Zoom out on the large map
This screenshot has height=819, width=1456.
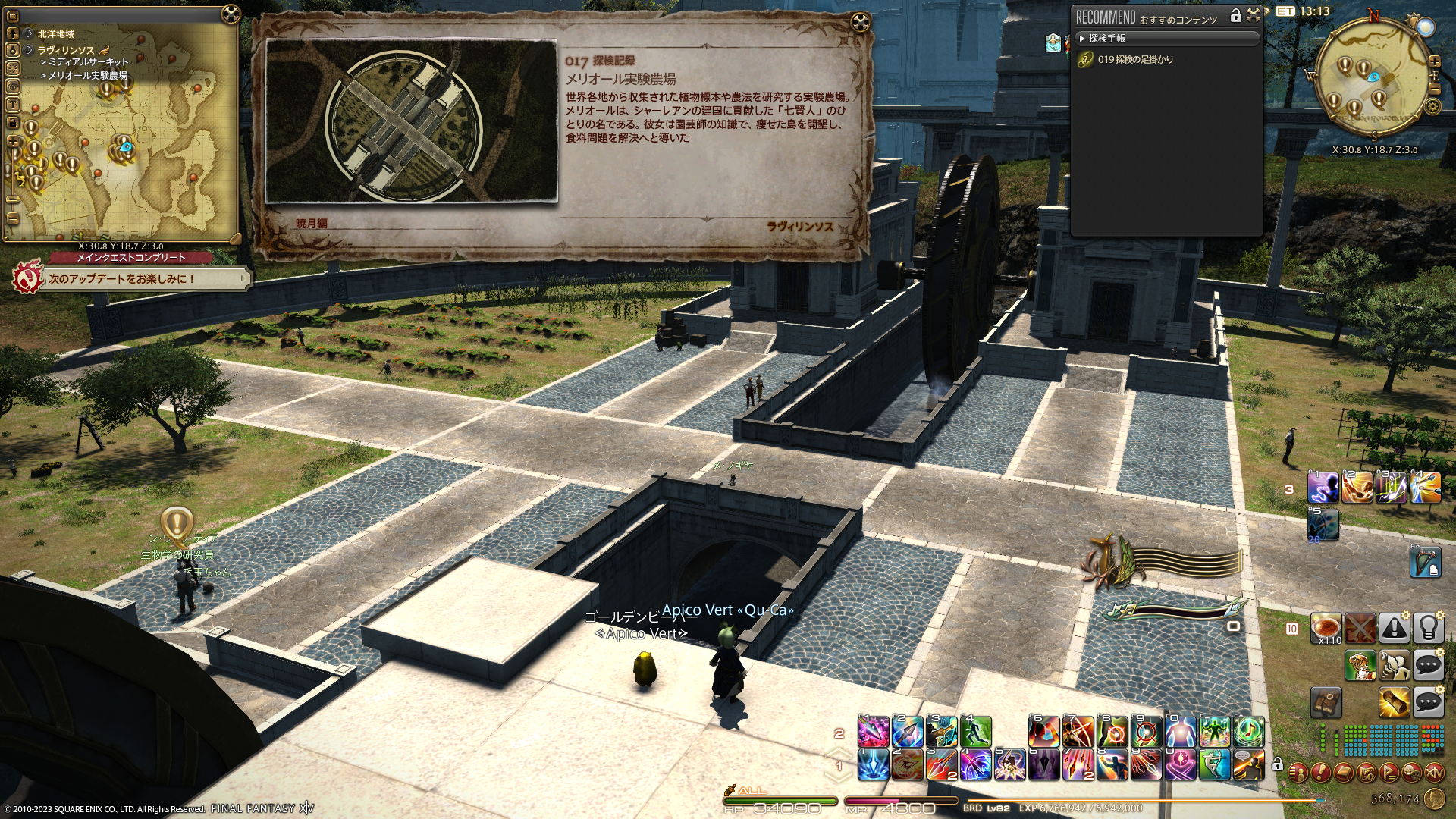[x=13, y=218]
